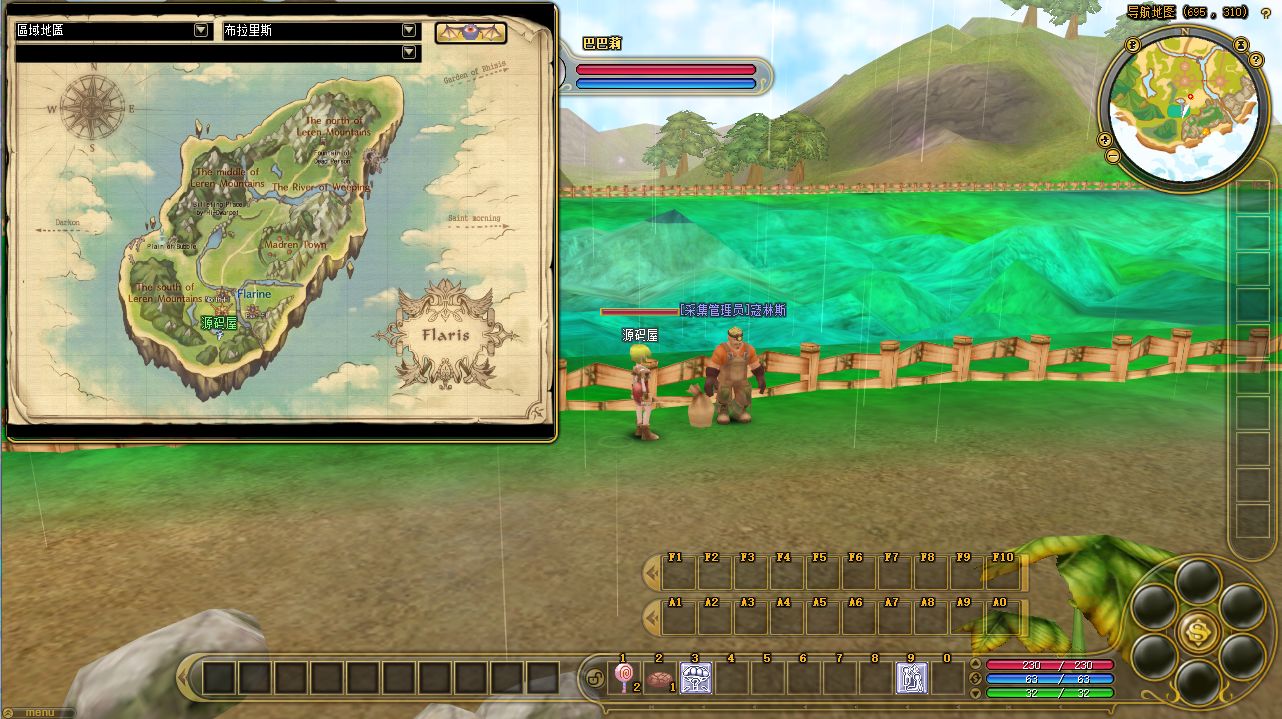1282x719 pixels.
Task: Open the 區域地區 map type dropdown
Action: pyautogui.click(x=201, y=31)
